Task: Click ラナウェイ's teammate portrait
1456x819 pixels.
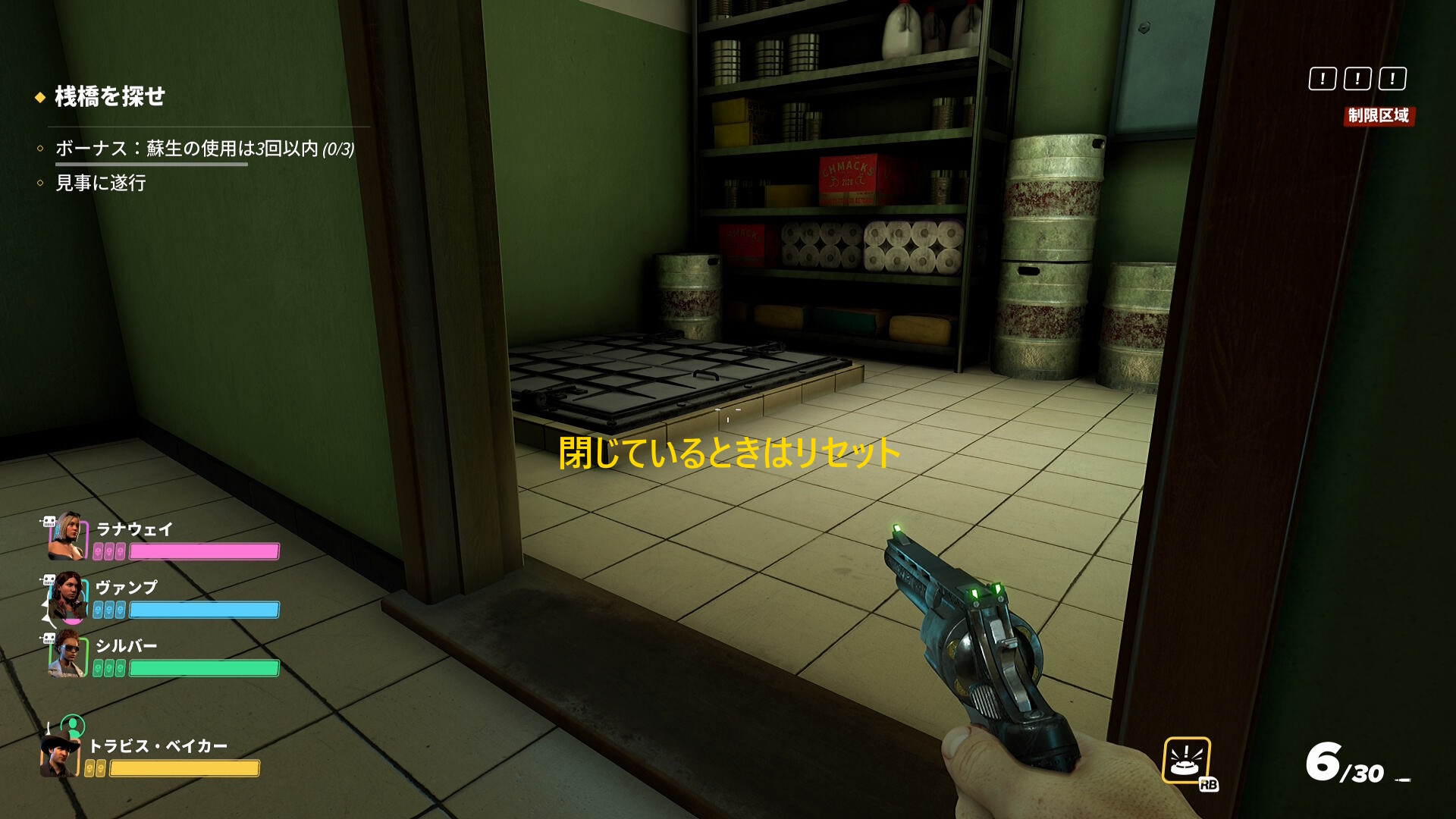Action: [x=67, y=535]
